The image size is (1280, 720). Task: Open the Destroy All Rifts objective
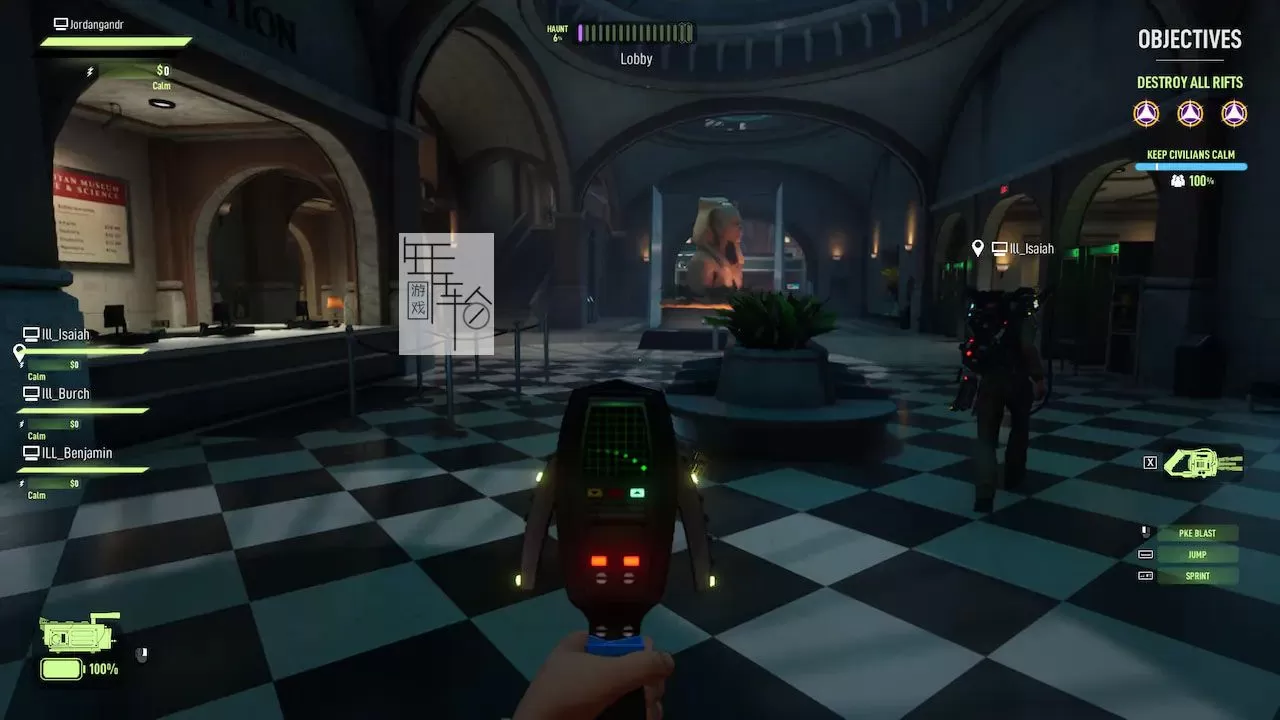tap(1189, 83)
